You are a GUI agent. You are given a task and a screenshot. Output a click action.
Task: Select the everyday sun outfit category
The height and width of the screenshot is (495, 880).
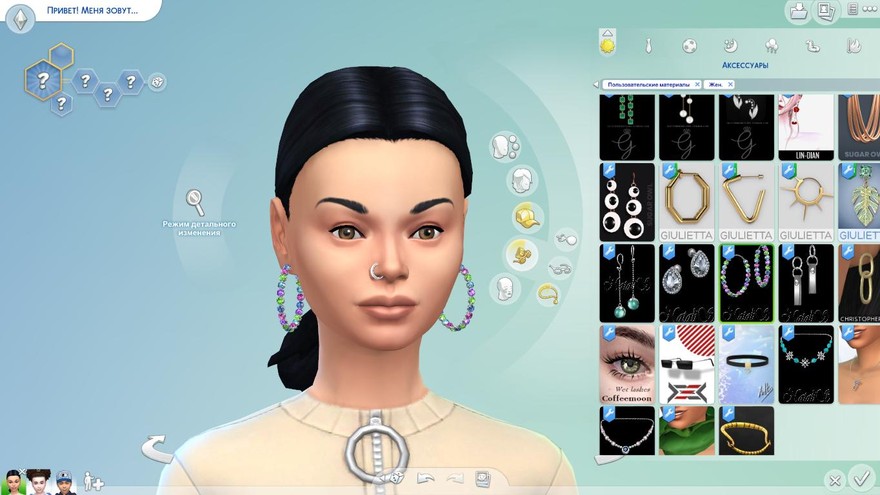(x=607, y=45)
